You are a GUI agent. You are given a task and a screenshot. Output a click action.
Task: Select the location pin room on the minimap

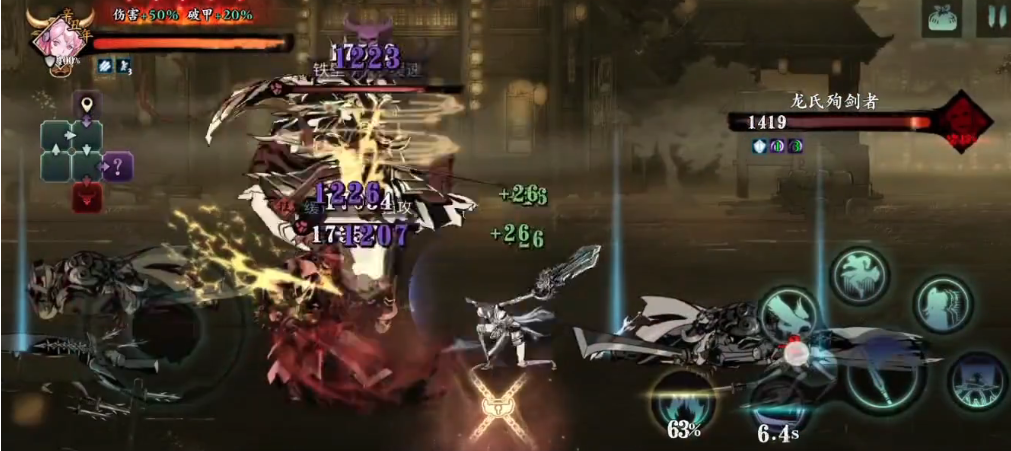click(x=87, y=105)
